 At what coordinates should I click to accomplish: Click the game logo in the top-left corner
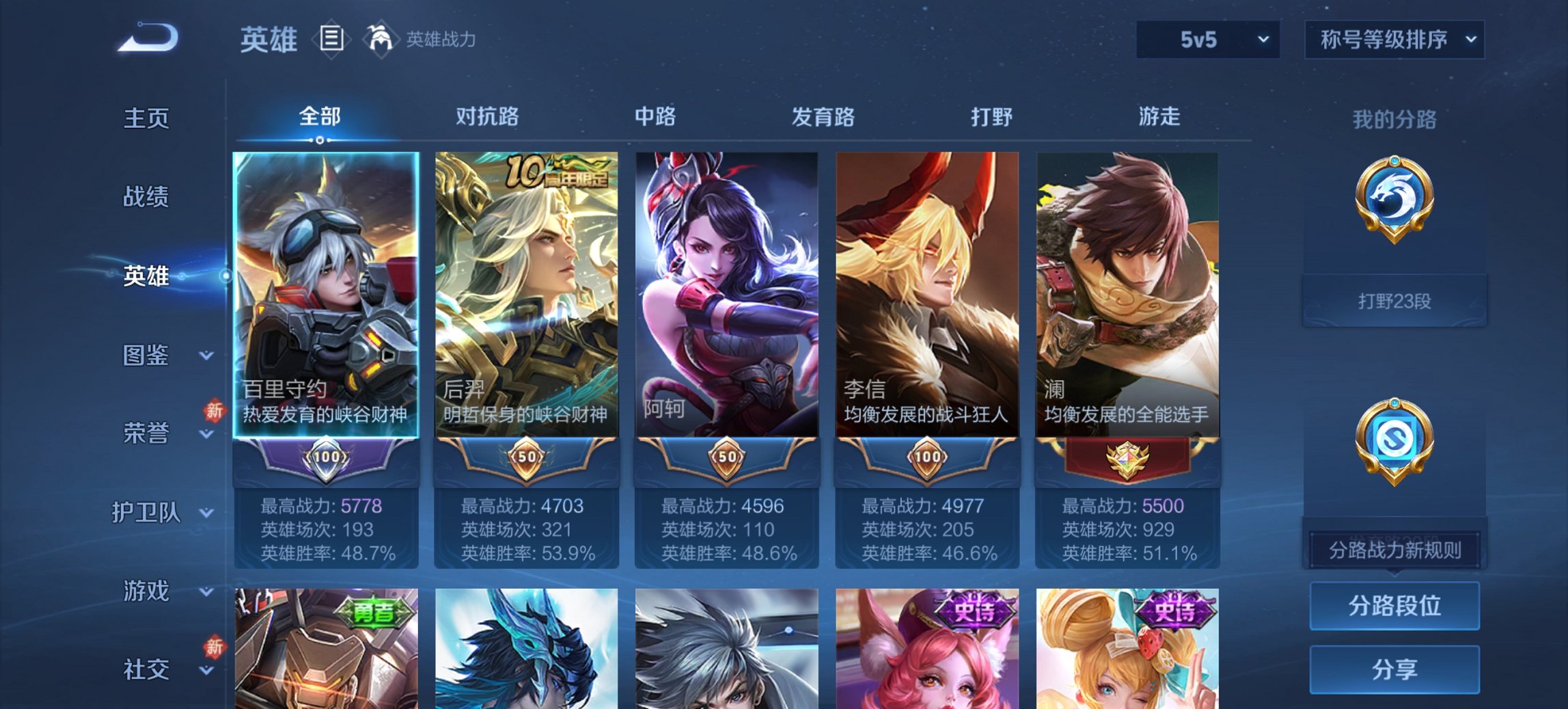point(147,38)
